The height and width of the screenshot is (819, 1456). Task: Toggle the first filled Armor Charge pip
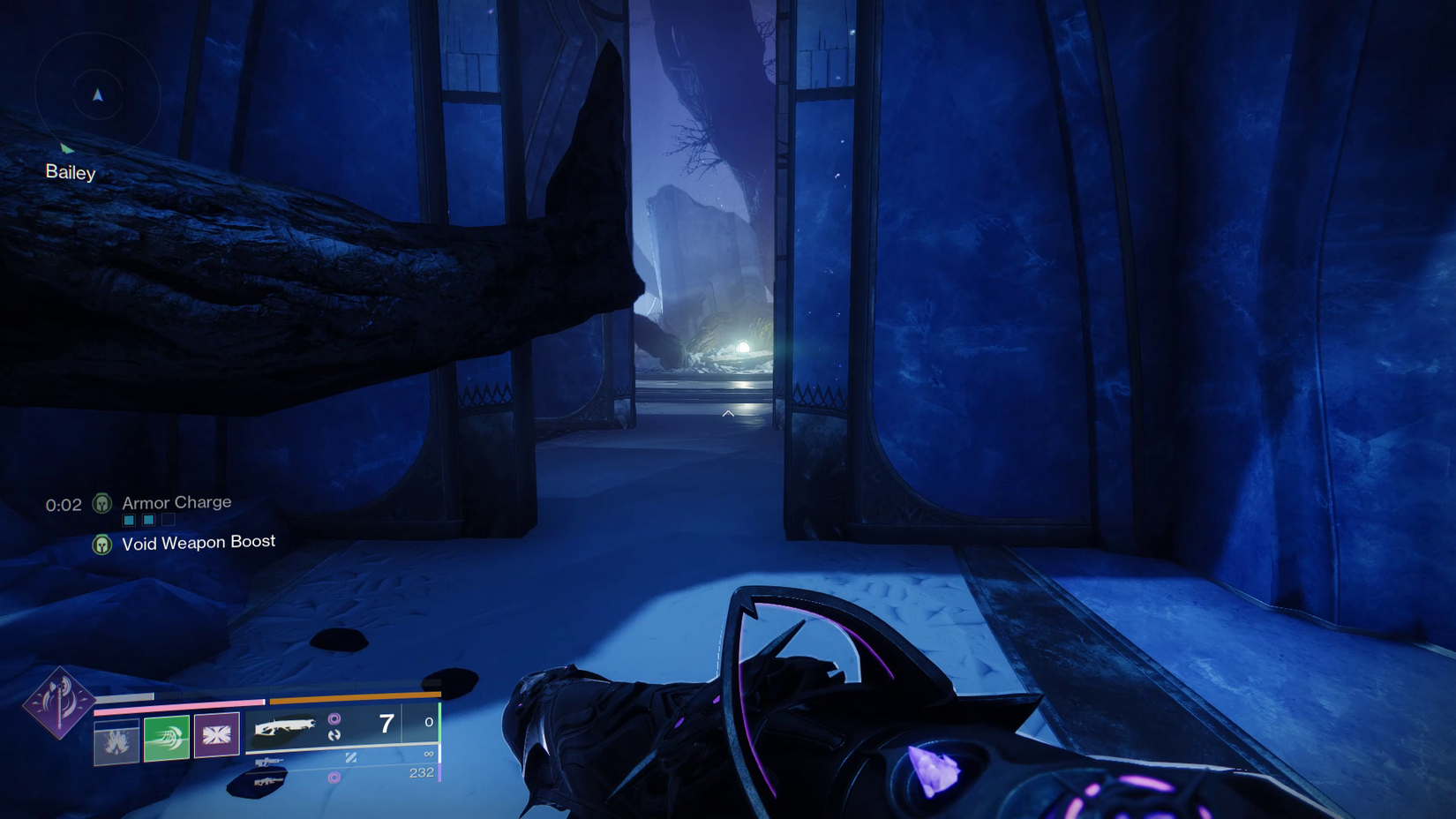[x=129, y=520]
